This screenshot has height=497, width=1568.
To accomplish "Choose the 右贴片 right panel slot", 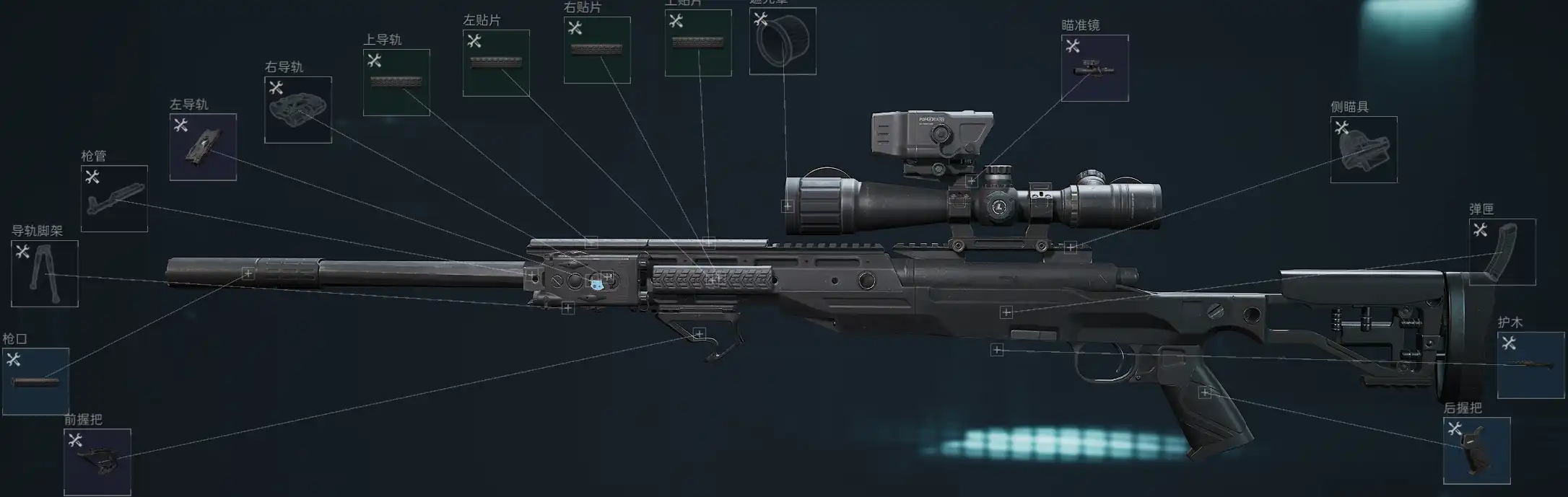I will [x=597, y=50].
